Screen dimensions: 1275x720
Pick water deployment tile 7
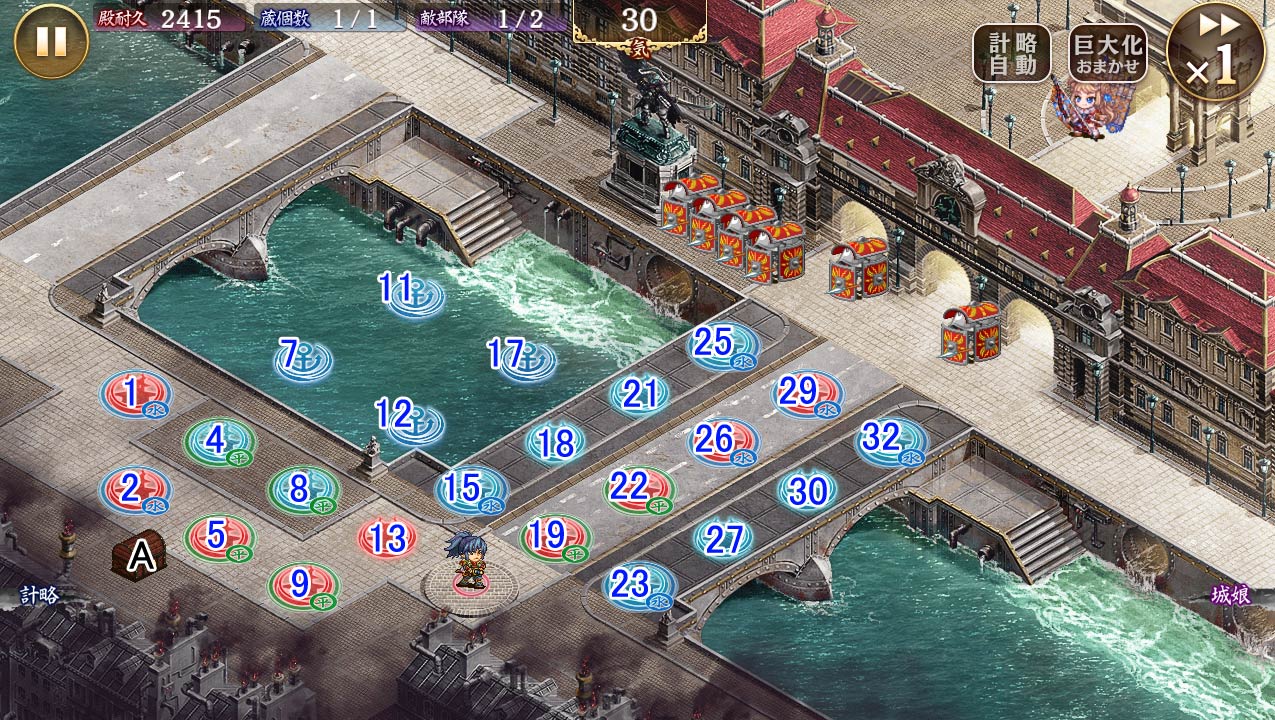(x=303, y=358)
